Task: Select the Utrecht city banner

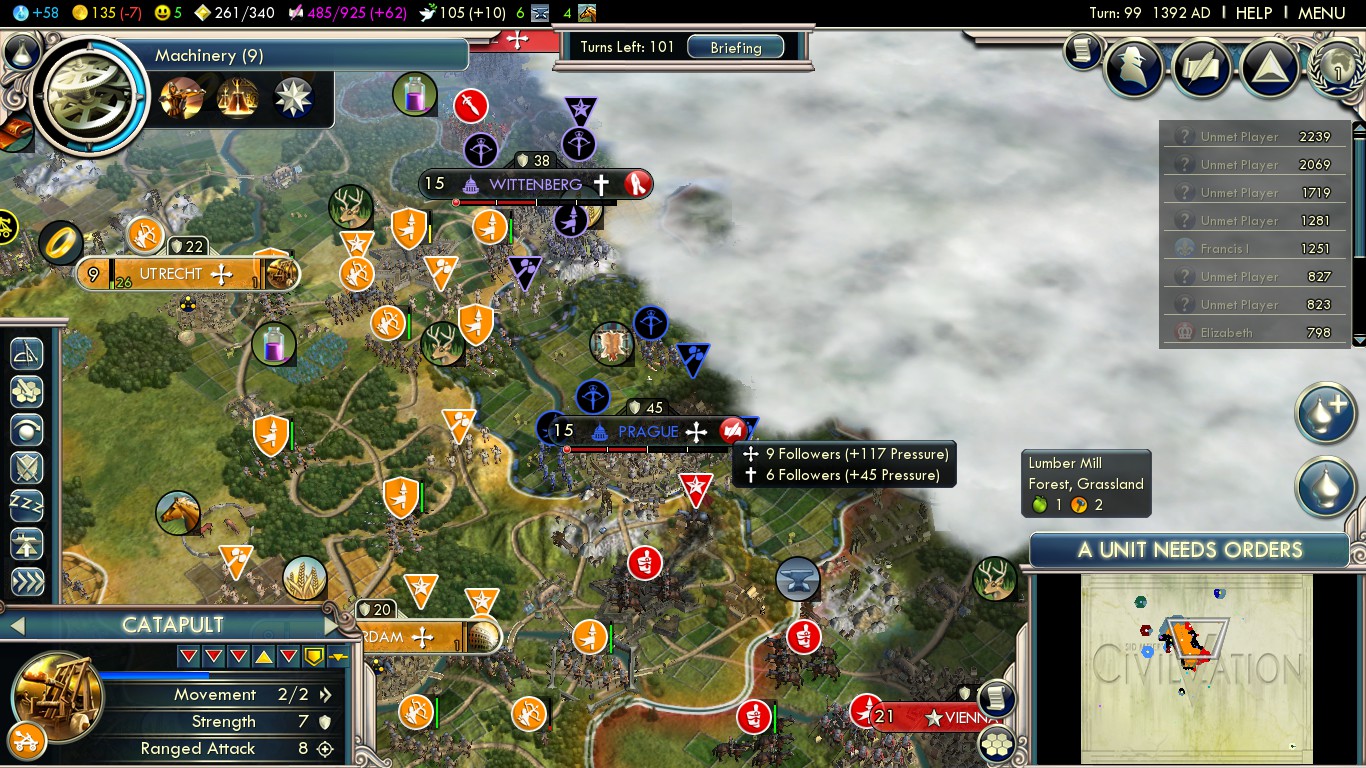Action: point(170,274)
